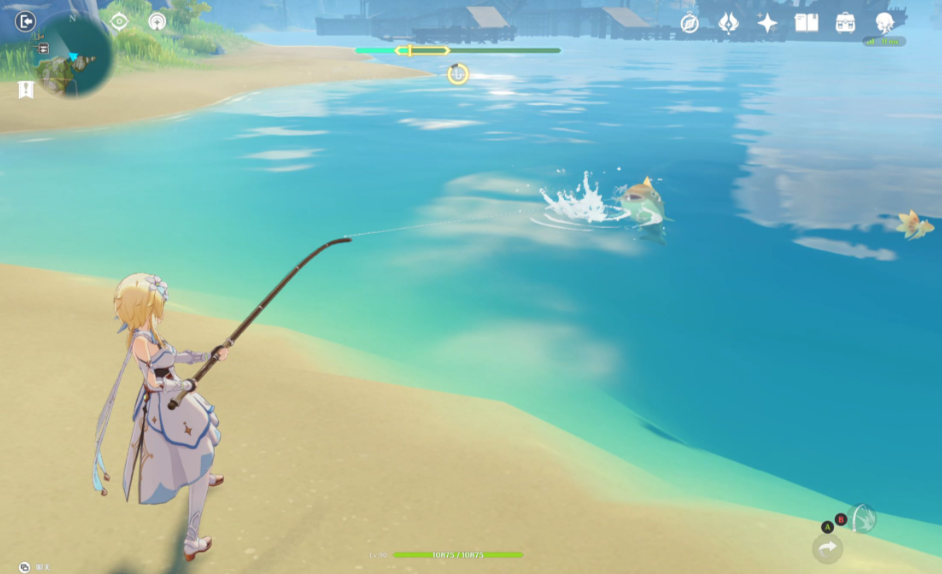Open the signal-arc icon beside the eye
The image size is (942, 574).
(x=157, y=21)
